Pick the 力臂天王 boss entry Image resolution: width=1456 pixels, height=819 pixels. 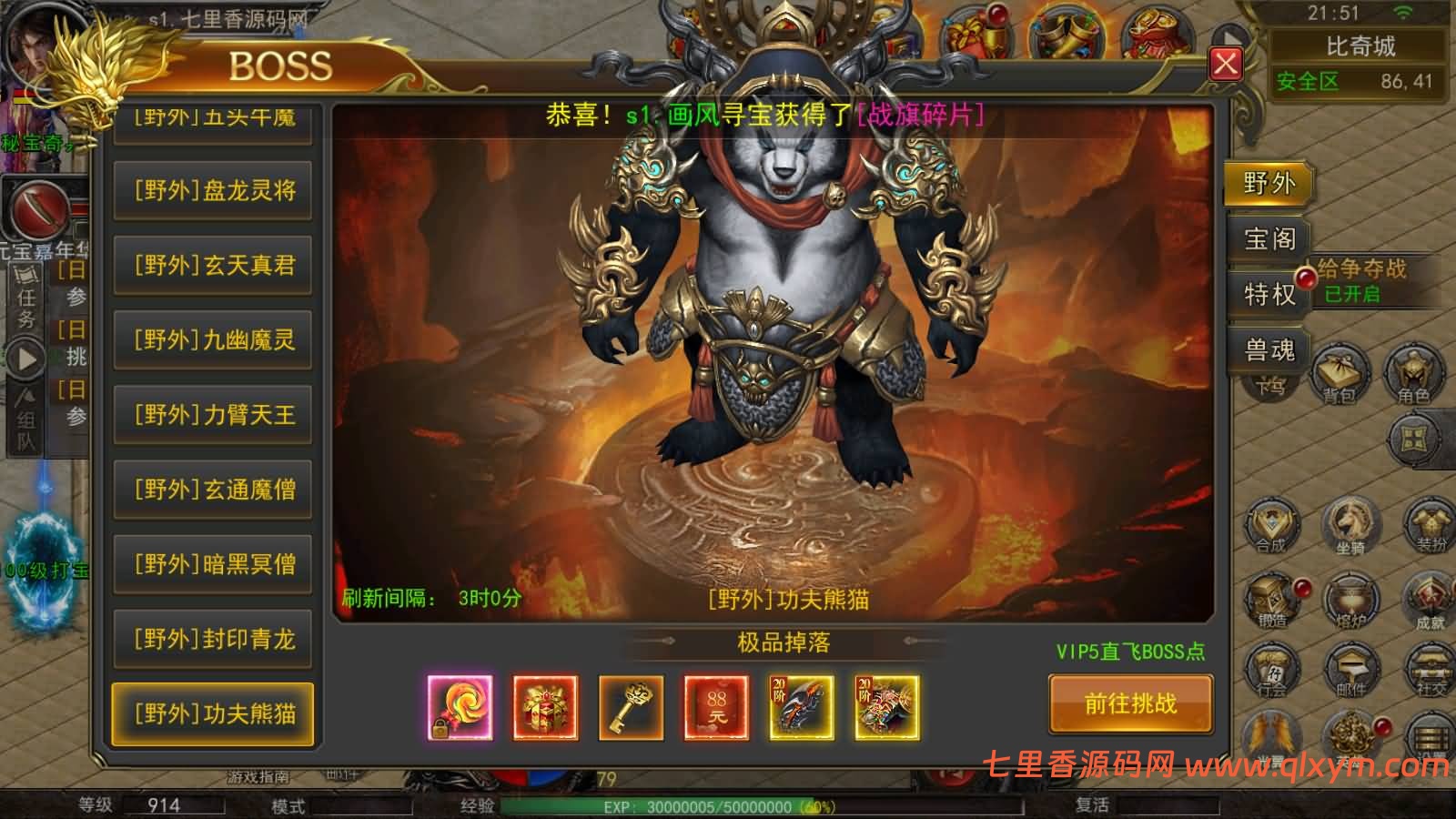click(x=213, y=414)
